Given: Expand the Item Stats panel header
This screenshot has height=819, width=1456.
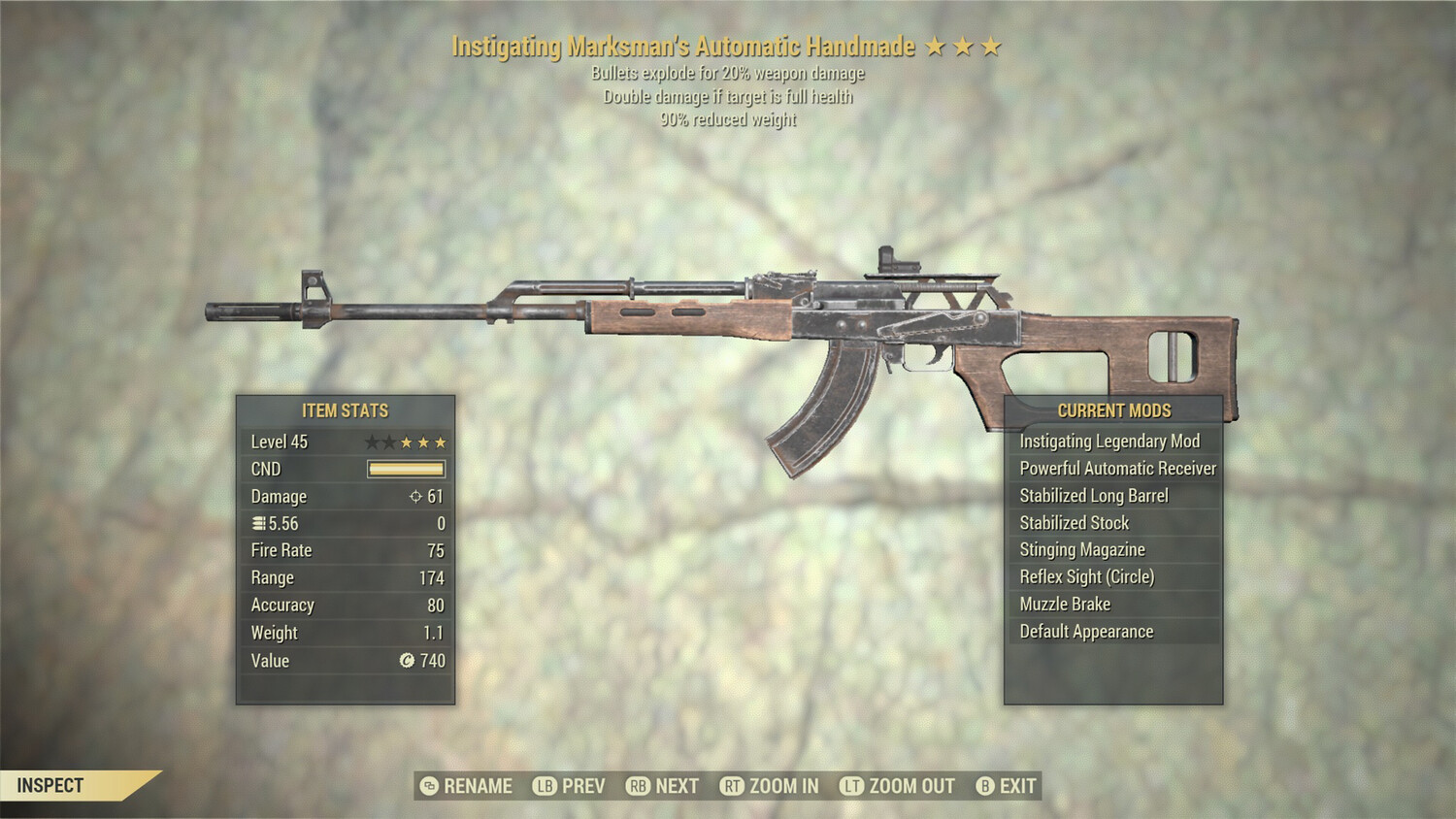Looking at the screenshot, I should click(345, 410).
